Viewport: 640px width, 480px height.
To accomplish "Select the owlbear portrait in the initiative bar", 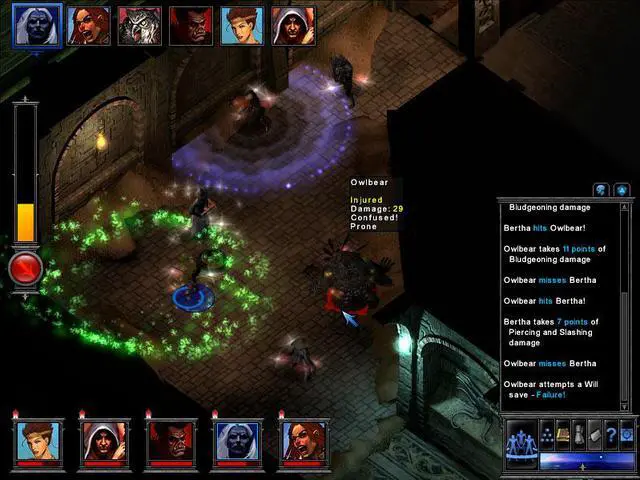I will click(x=139, y=26).
